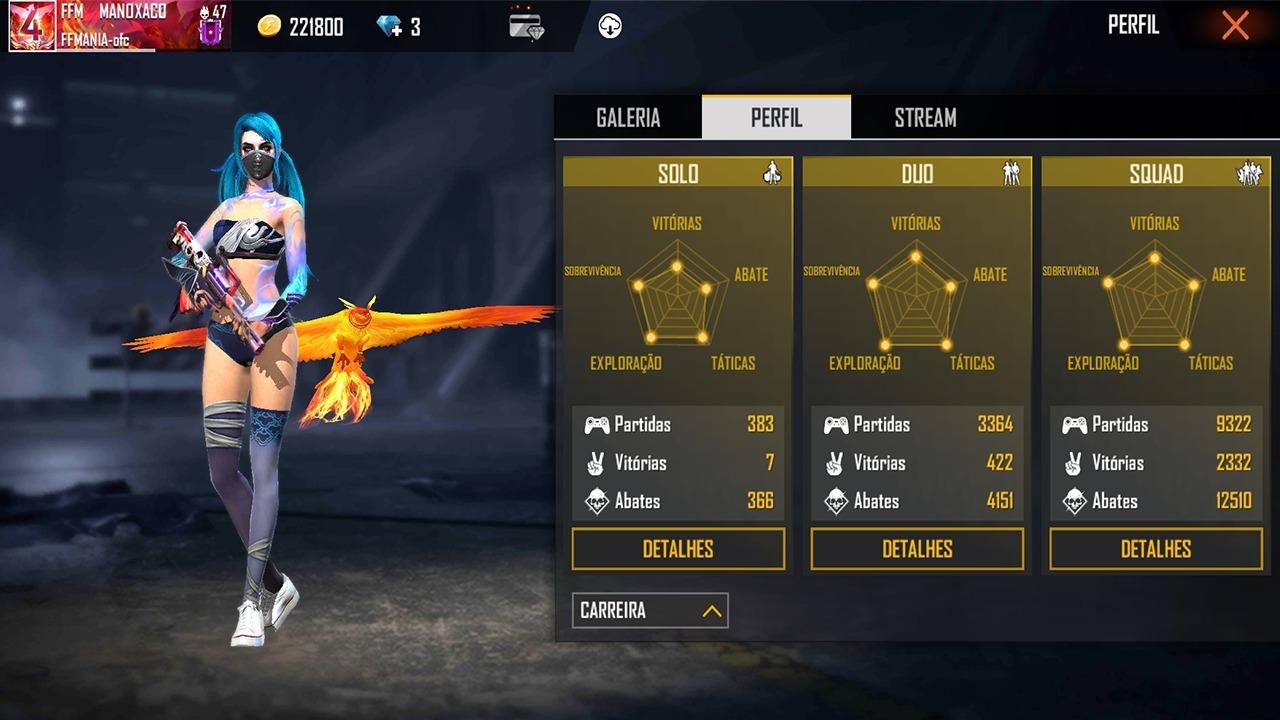Switch to the Galeria tab
The image size is (1280, 720).
(628, 118)
